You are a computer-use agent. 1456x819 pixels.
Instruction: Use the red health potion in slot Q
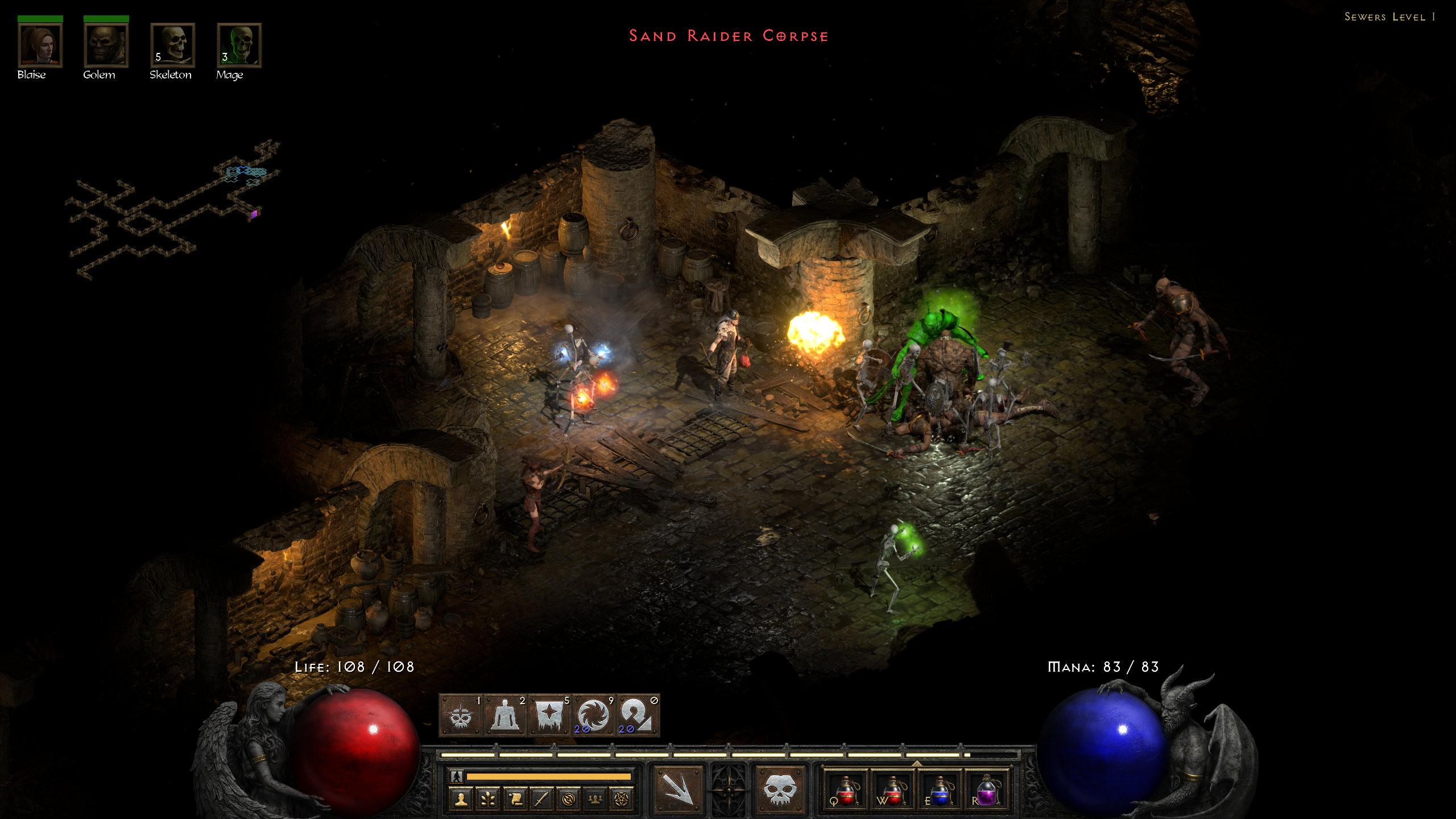click(x=846, y=791)
